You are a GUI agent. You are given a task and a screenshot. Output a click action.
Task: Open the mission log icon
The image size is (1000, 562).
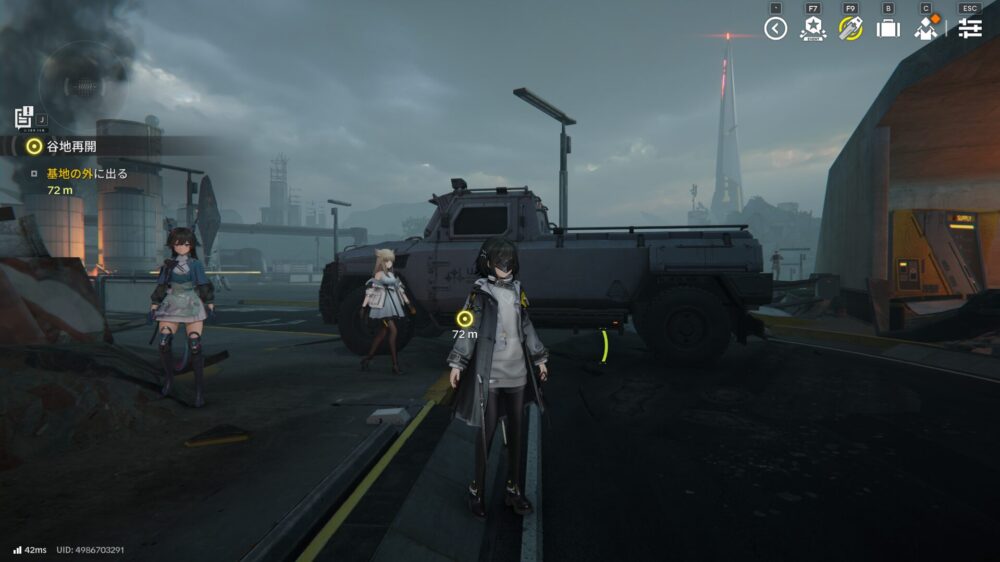pos(25,118)
